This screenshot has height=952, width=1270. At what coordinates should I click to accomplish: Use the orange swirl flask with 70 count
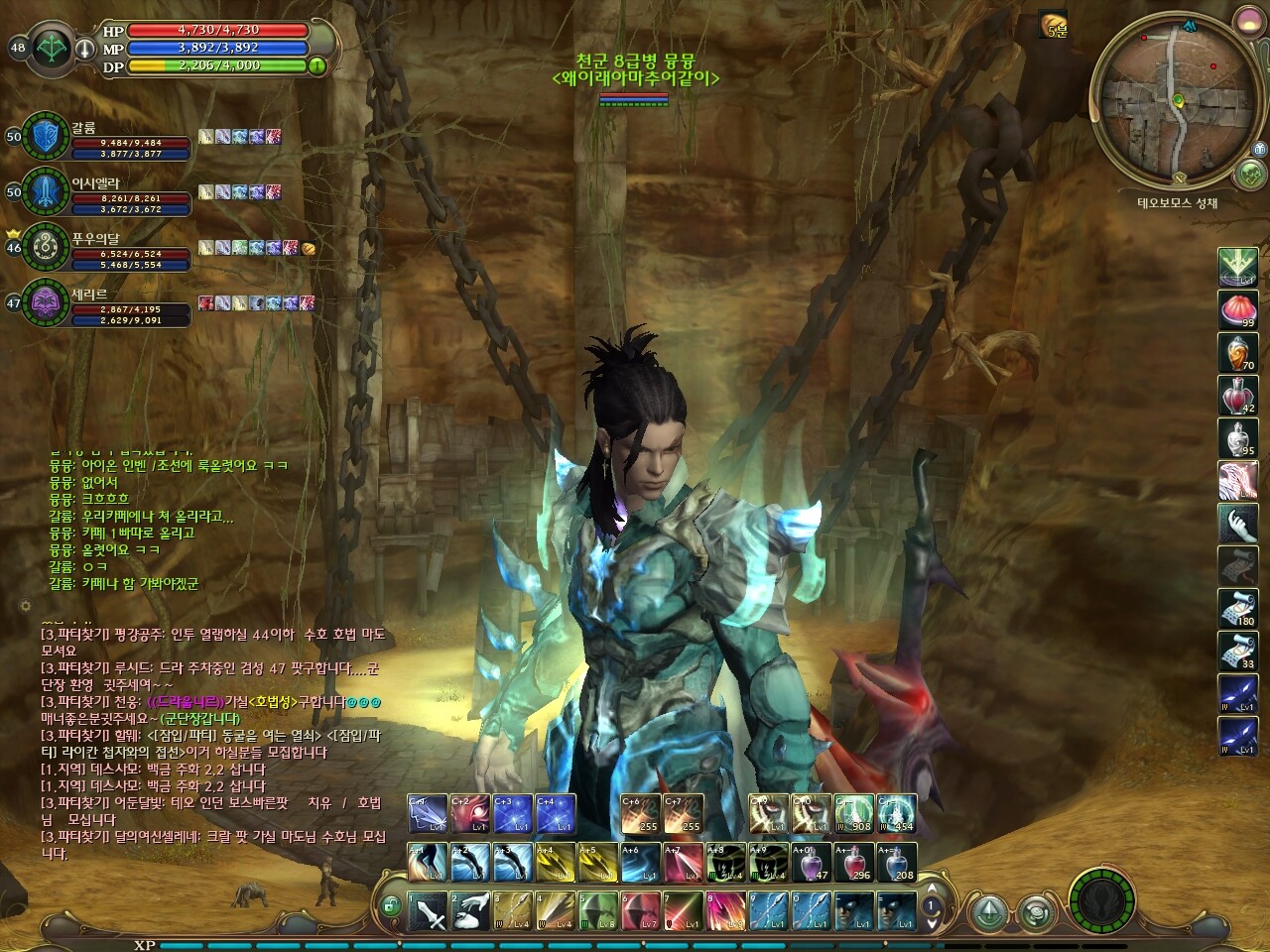(1237, 353)
